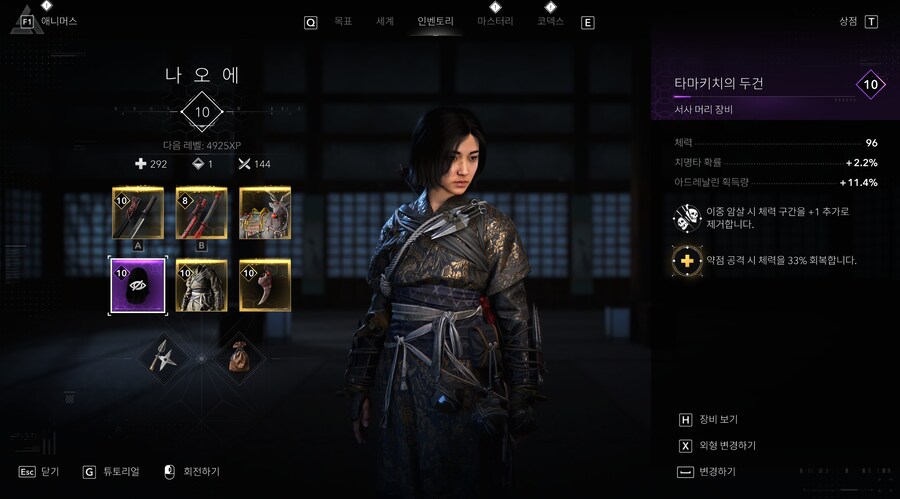Open the kunai and shuriken tools slot
This screenshot has width=900, height=499.
point(165,353)
